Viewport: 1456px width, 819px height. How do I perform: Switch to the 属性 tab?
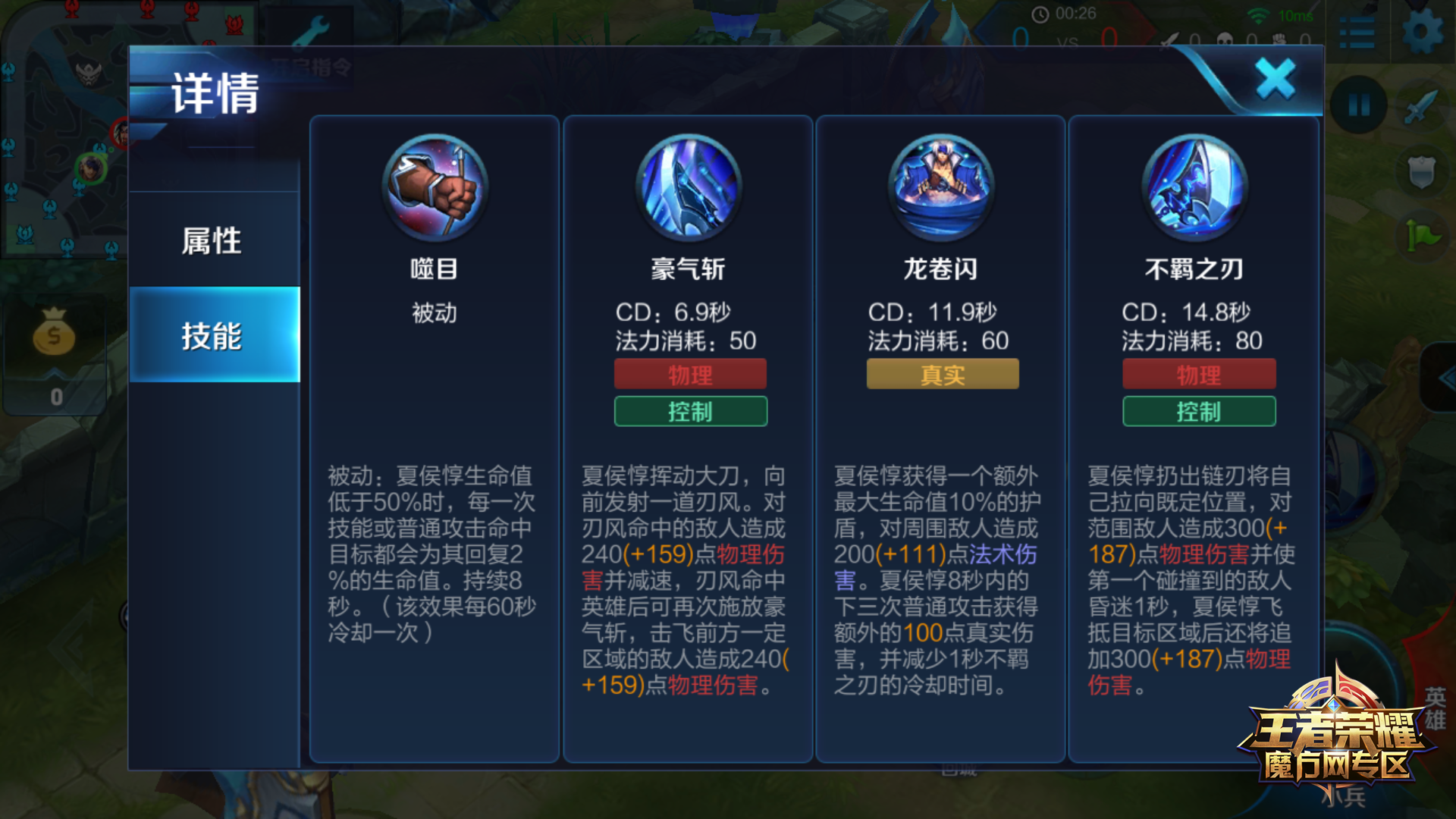[x=213, y=240]
